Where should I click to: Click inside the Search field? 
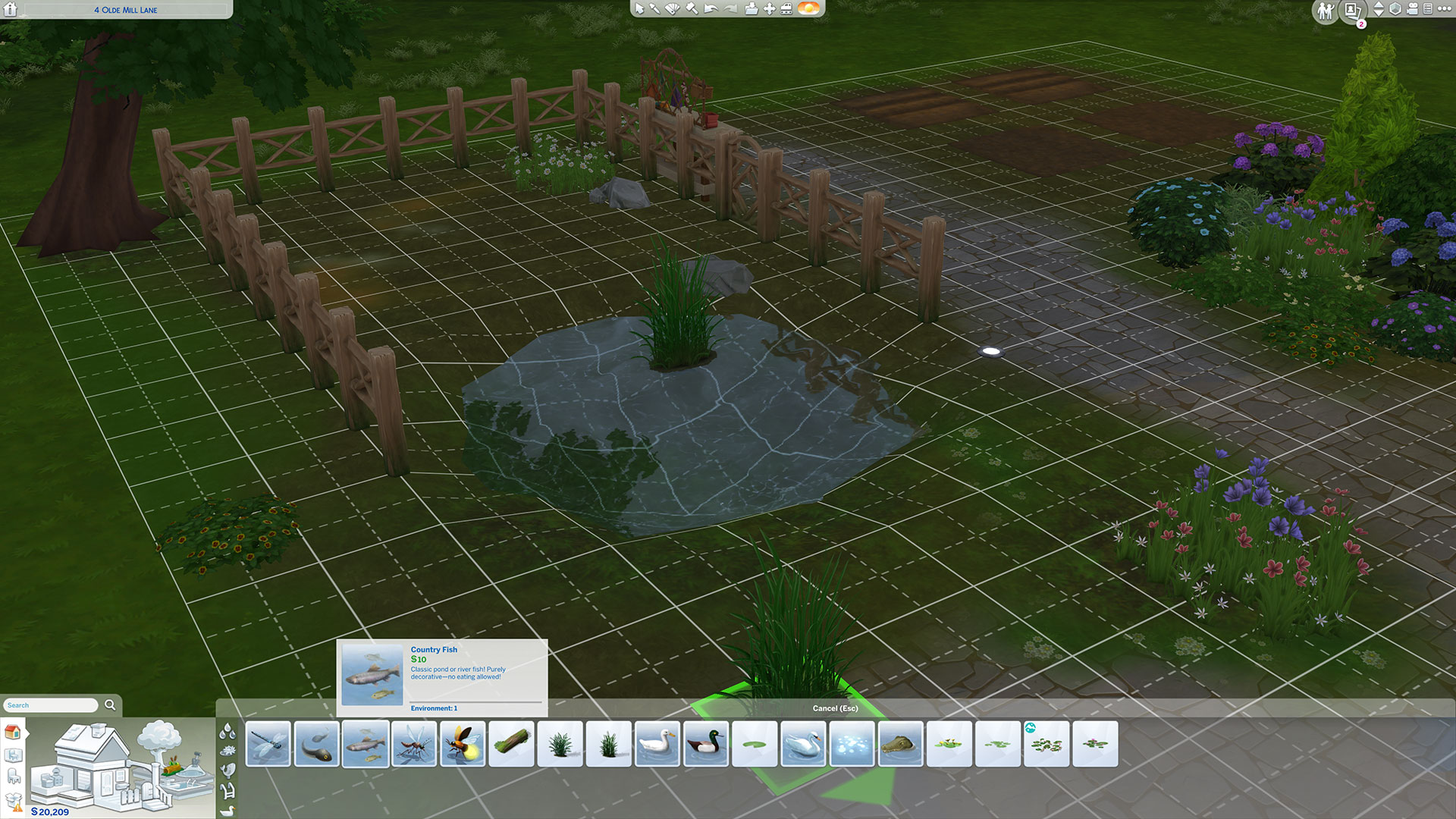tap(49, 704)
